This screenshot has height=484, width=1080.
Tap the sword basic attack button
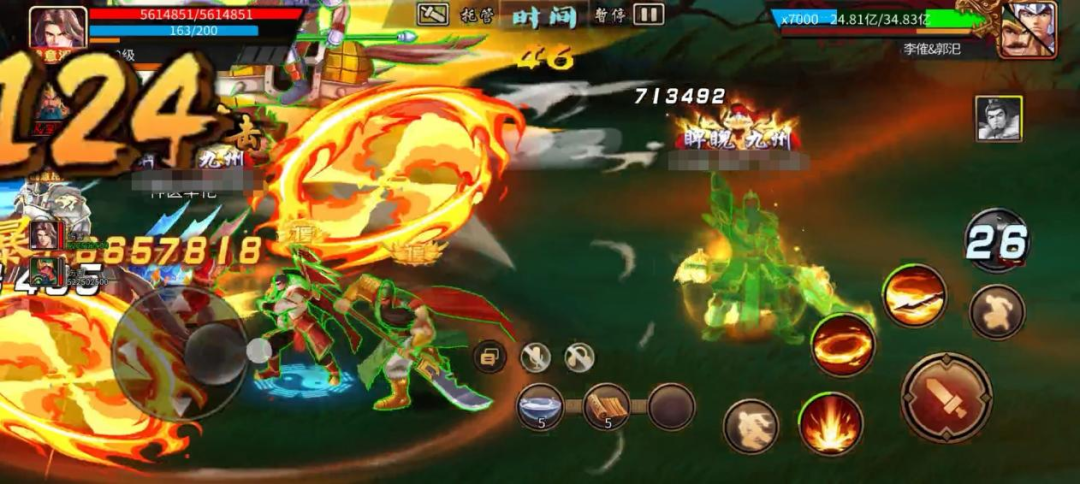(946, 397)
